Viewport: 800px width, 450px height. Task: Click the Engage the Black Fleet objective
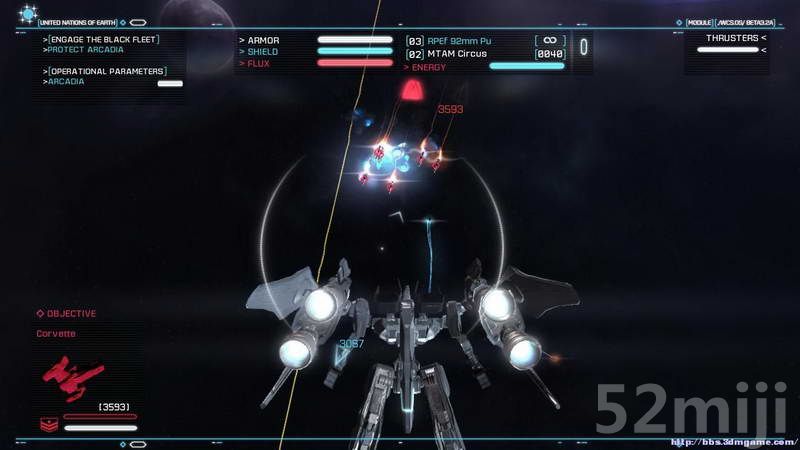click(103, 39)
